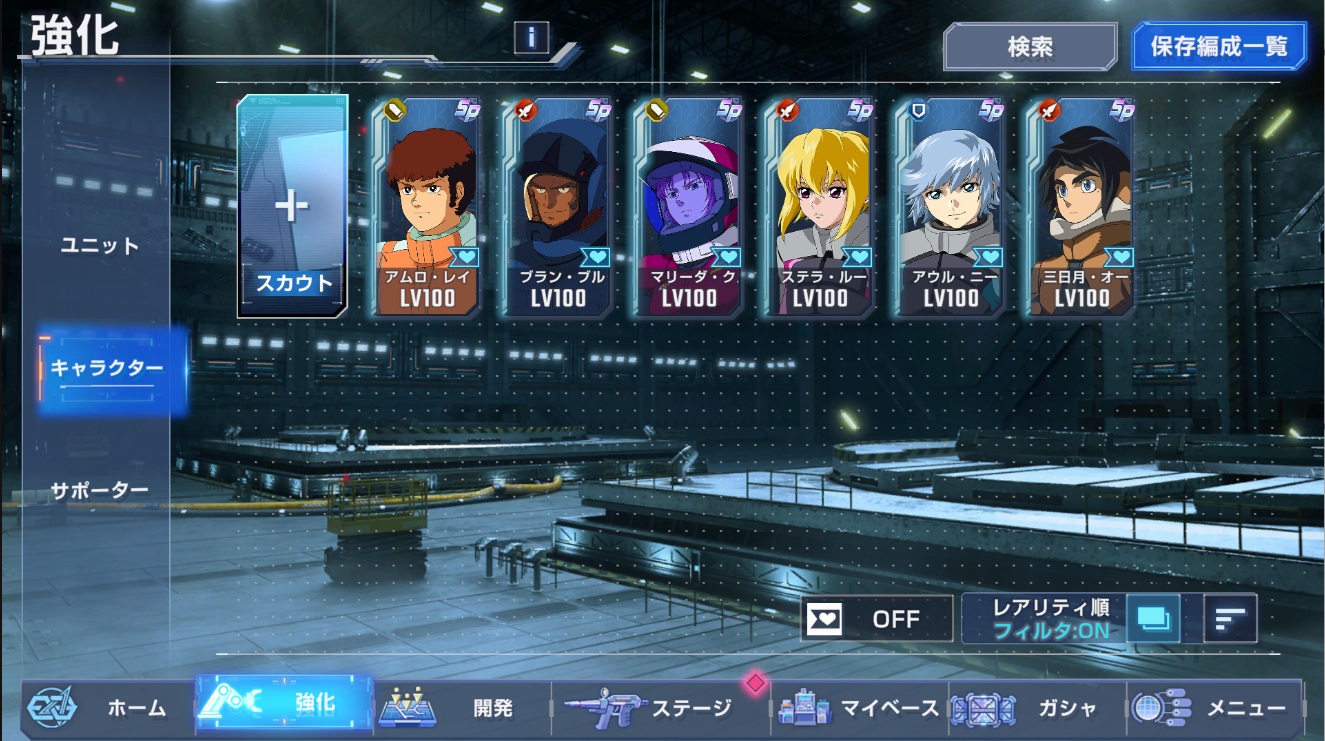Open the スカウト scout card
Image resolution: width=1325 pixels, height=741 pixels.
point(293,206)
